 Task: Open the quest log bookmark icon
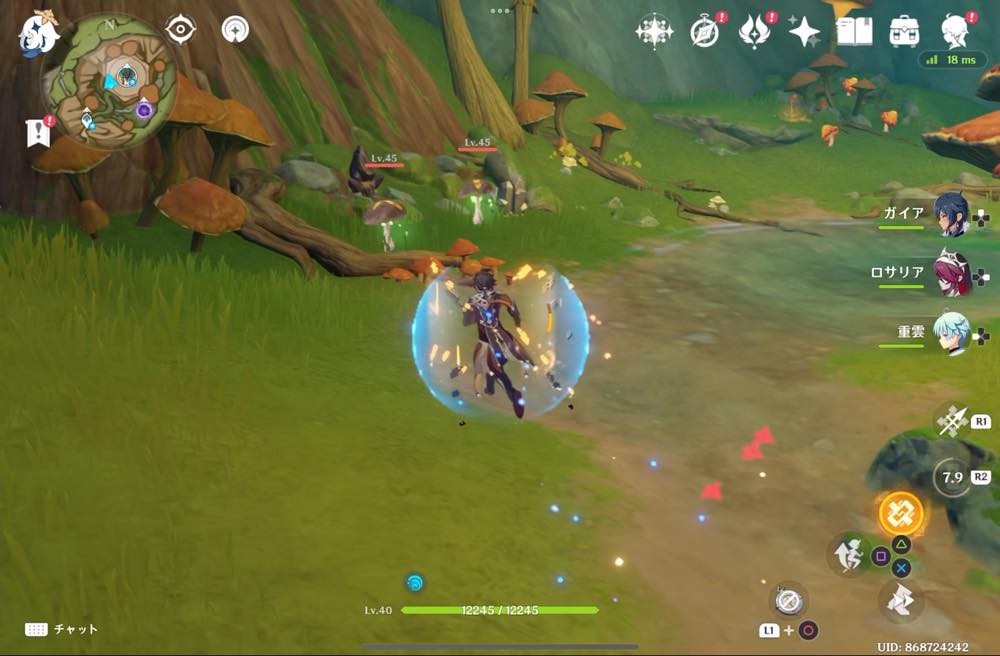tap(38, 132)
